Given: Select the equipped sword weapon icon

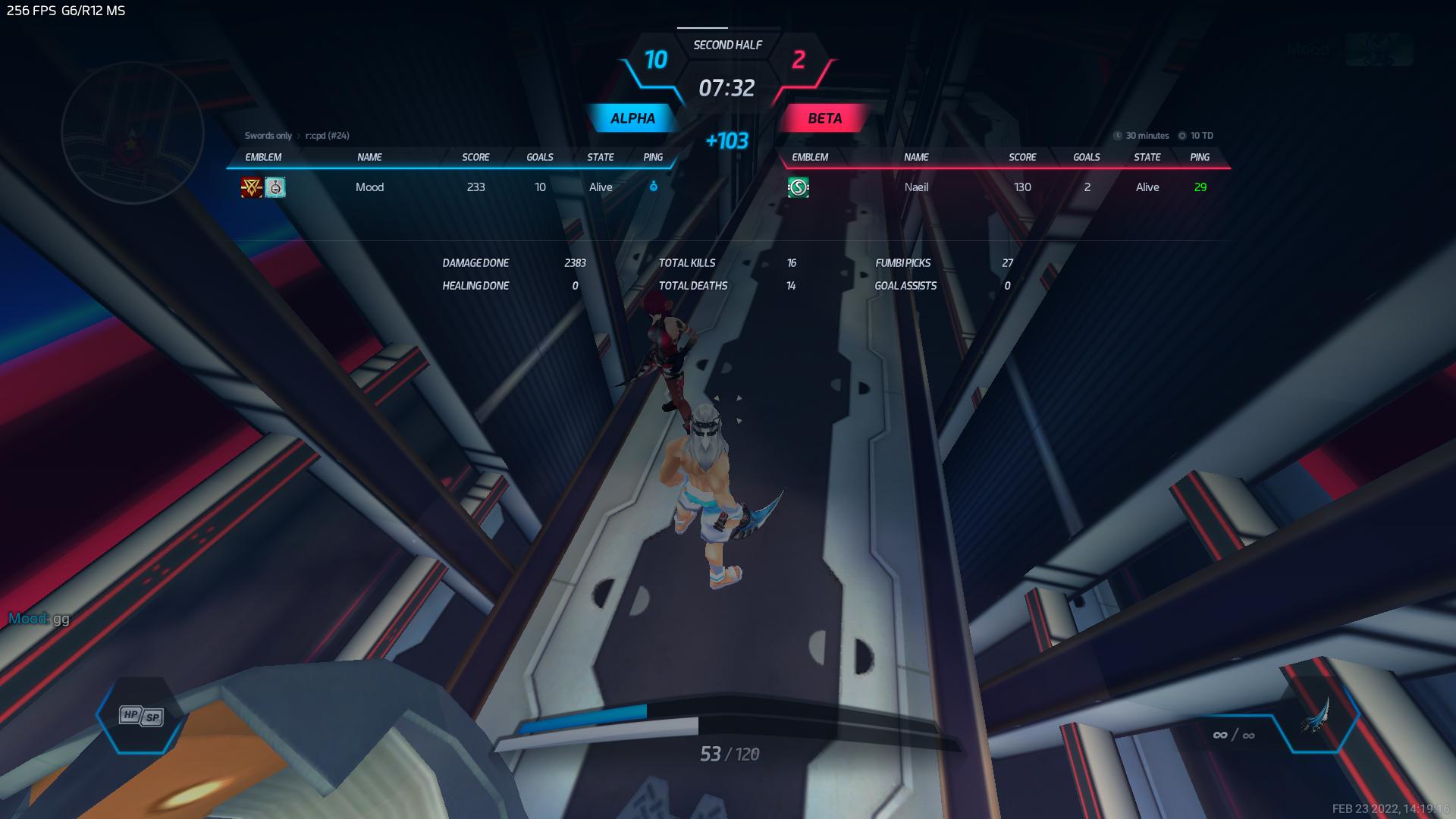Looking at the screenshot, I should [x=1316, y=716].
